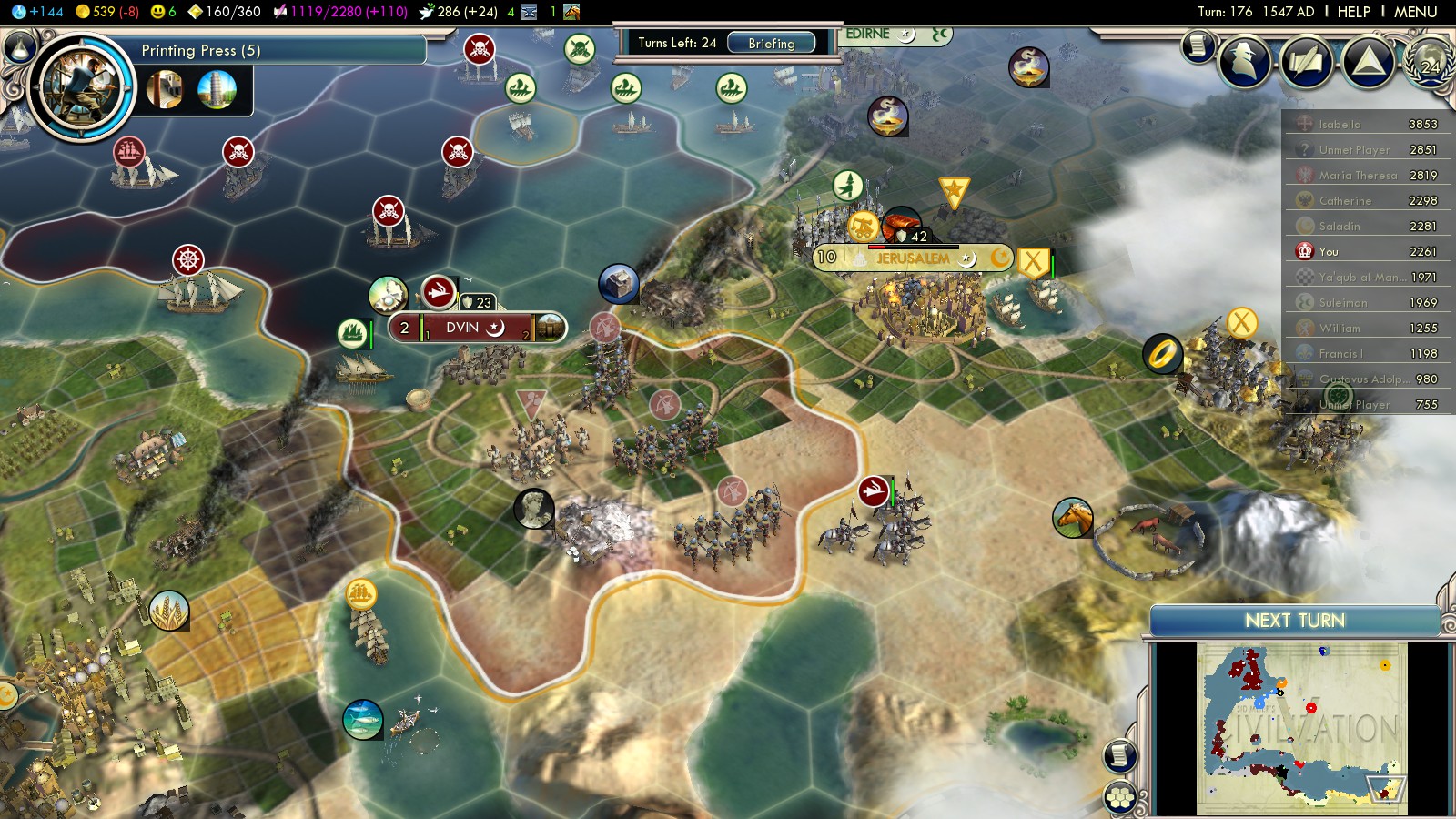Image resolution: width=1456 pixels, height=819 pixels.
Task: Click the culture progress readout
Action: point(339,12)
